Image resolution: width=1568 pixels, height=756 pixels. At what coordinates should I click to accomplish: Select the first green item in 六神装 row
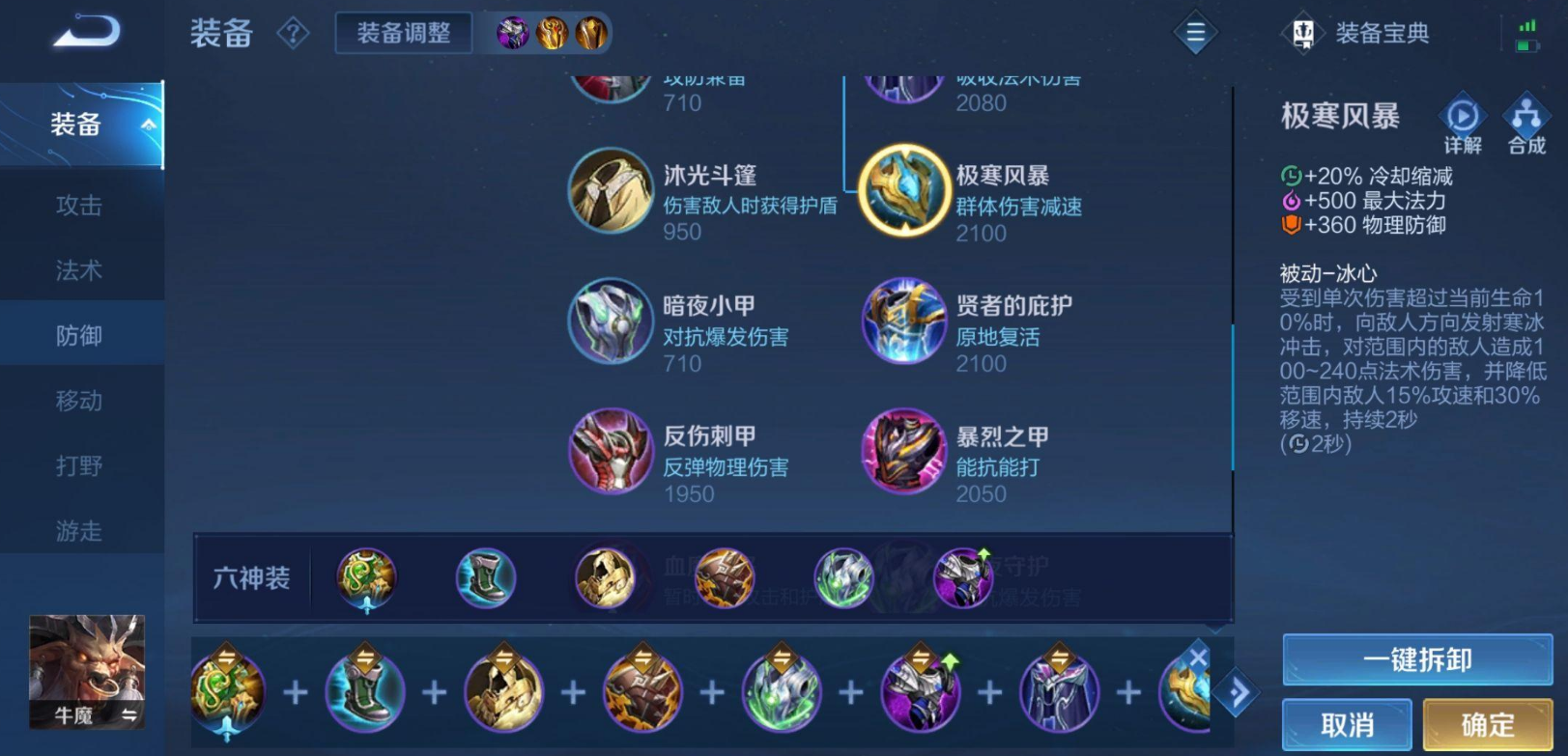click(365, 577)
